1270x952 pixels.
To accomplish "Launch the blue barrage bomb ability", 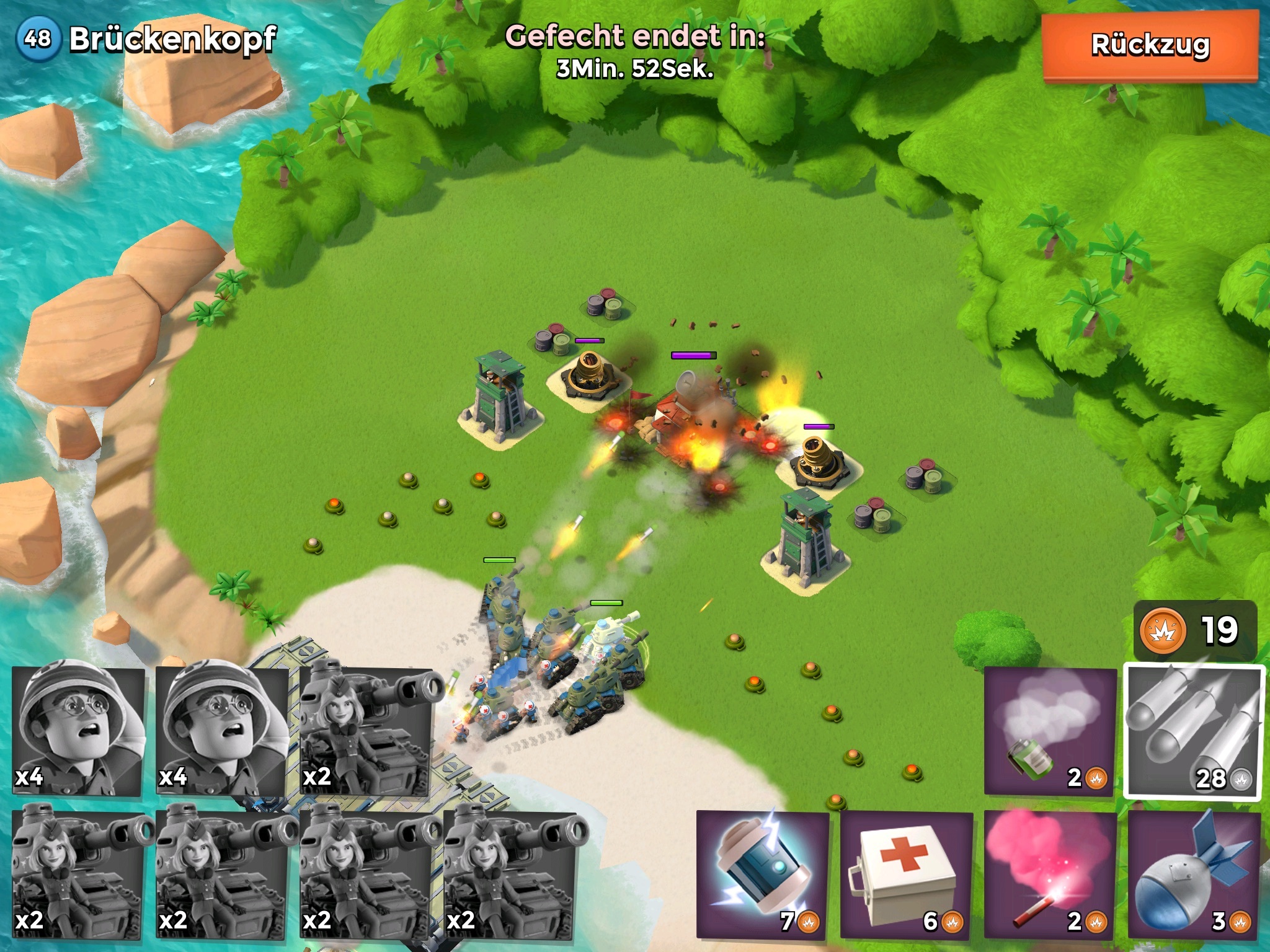I will click(x=1194, y=874).
